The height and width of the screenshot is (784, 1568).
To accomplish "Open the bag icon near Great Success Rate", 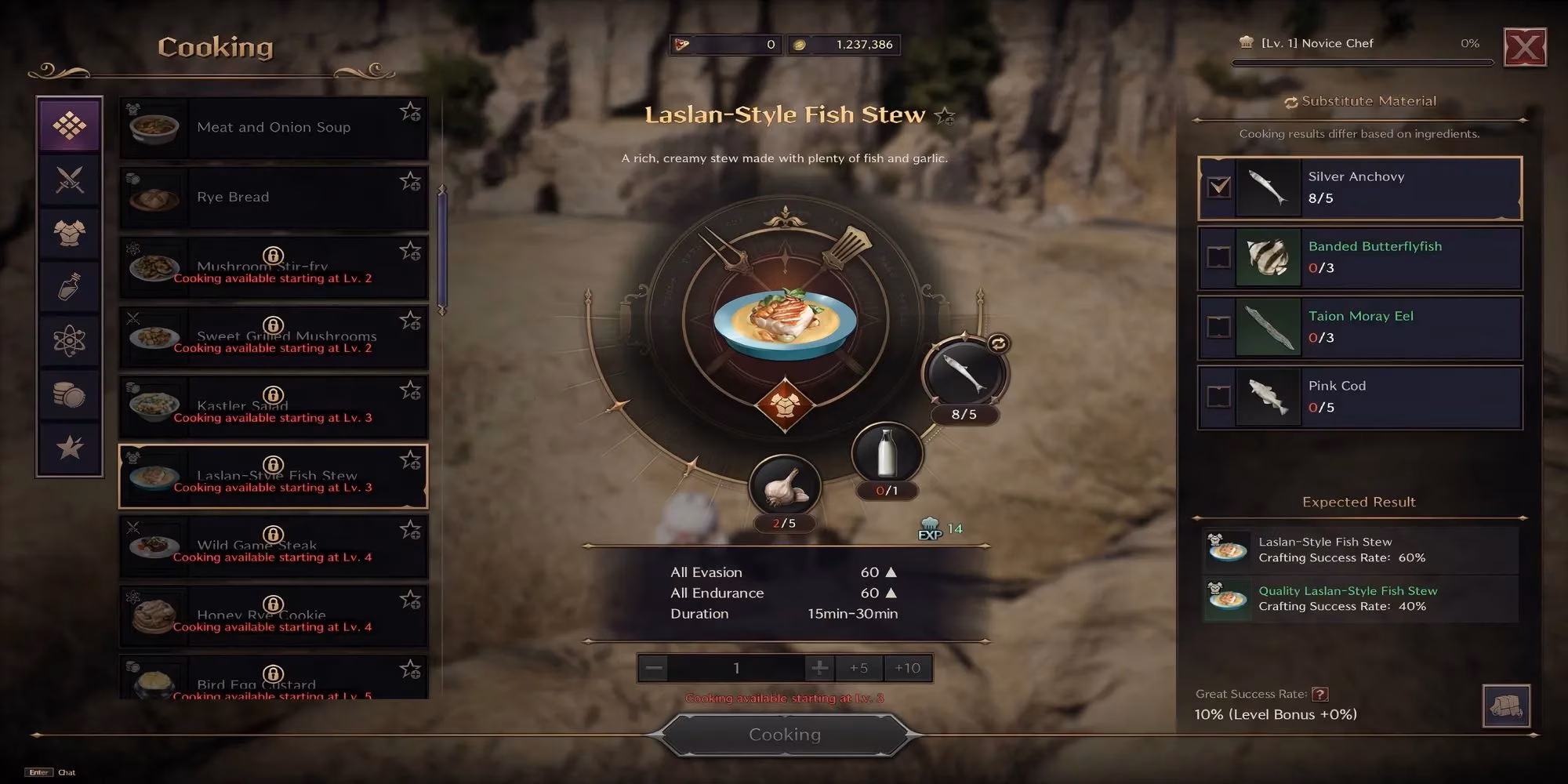I will click(x=1508, y=705).
